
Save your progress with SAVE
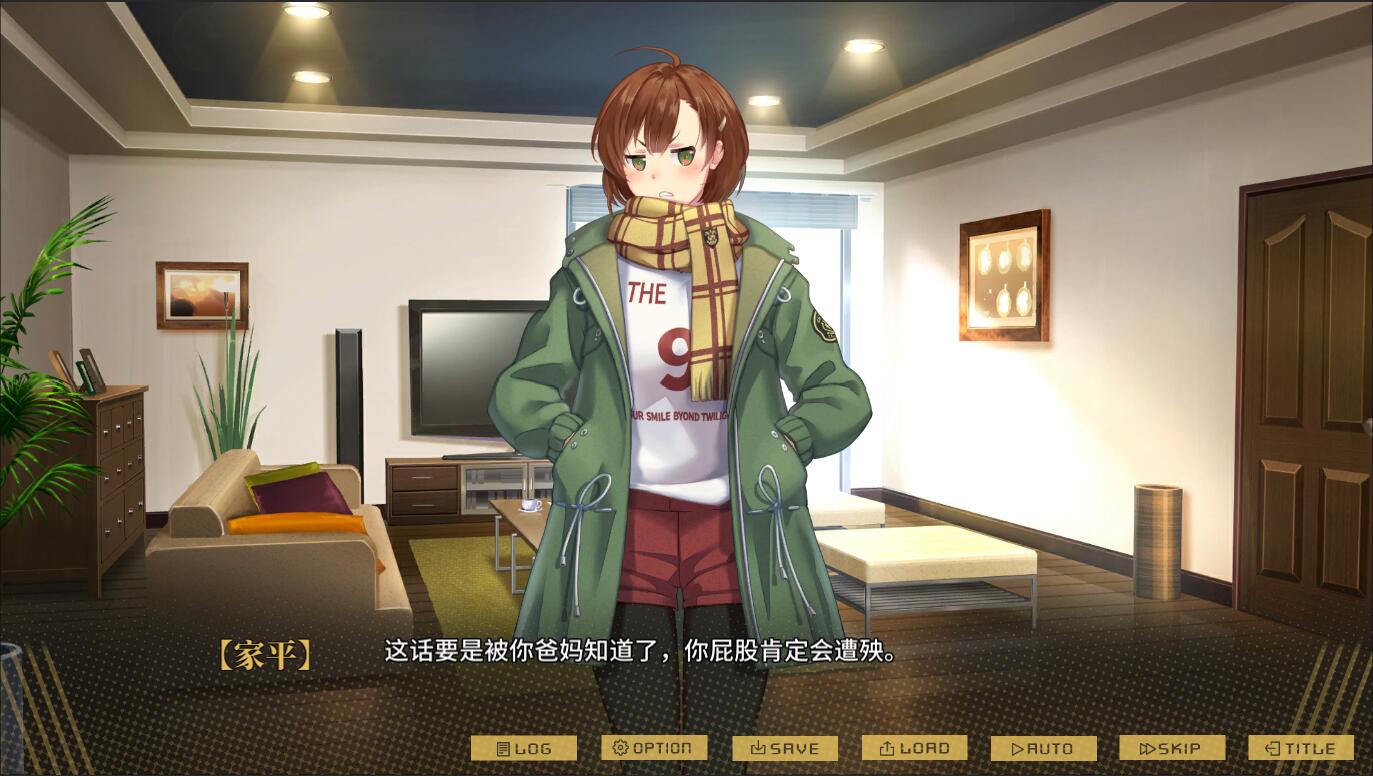[785, 747]
